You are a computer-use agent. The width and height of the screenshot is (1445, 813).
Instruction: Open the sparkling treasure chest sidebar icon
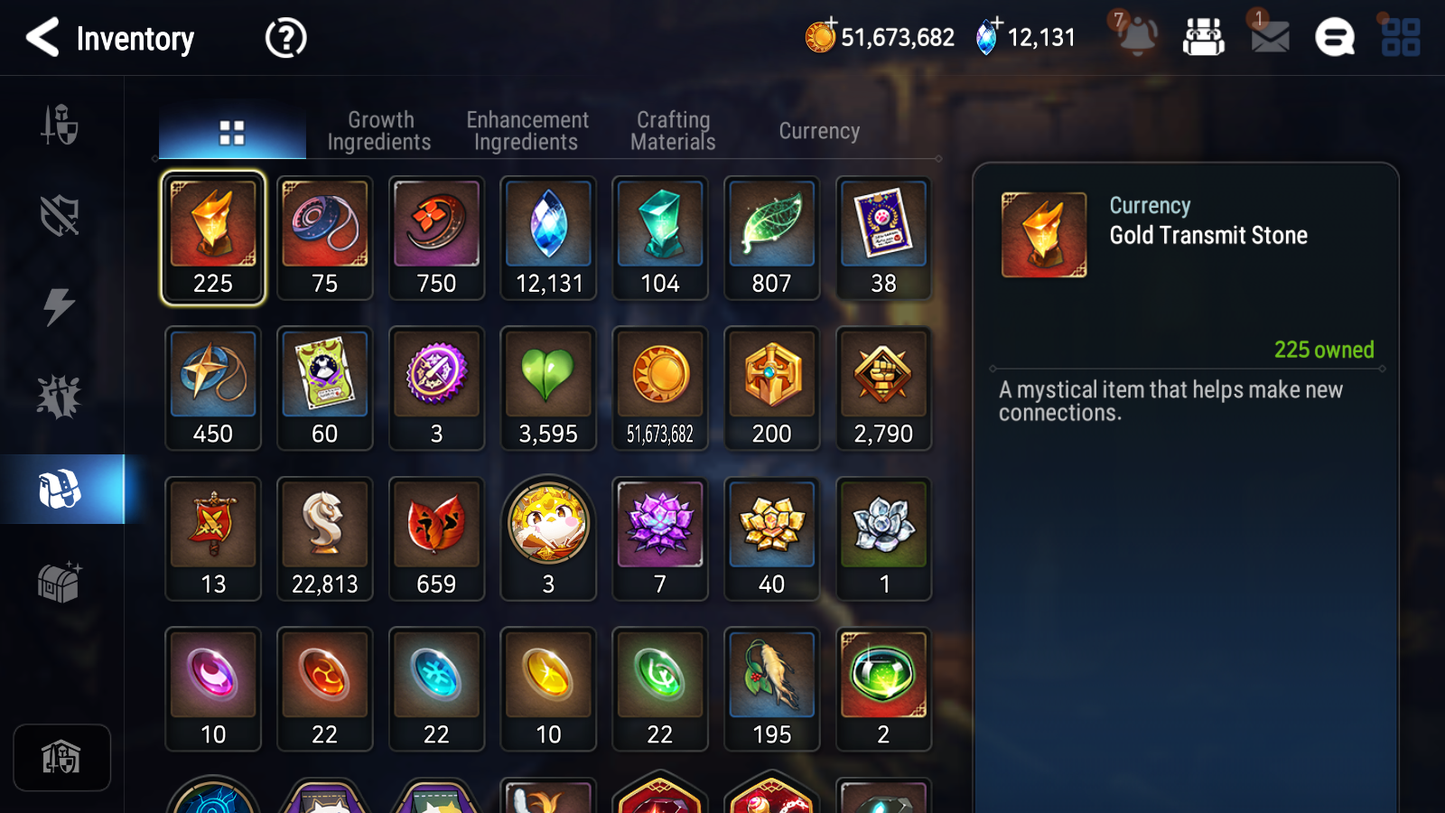[61, 580]
